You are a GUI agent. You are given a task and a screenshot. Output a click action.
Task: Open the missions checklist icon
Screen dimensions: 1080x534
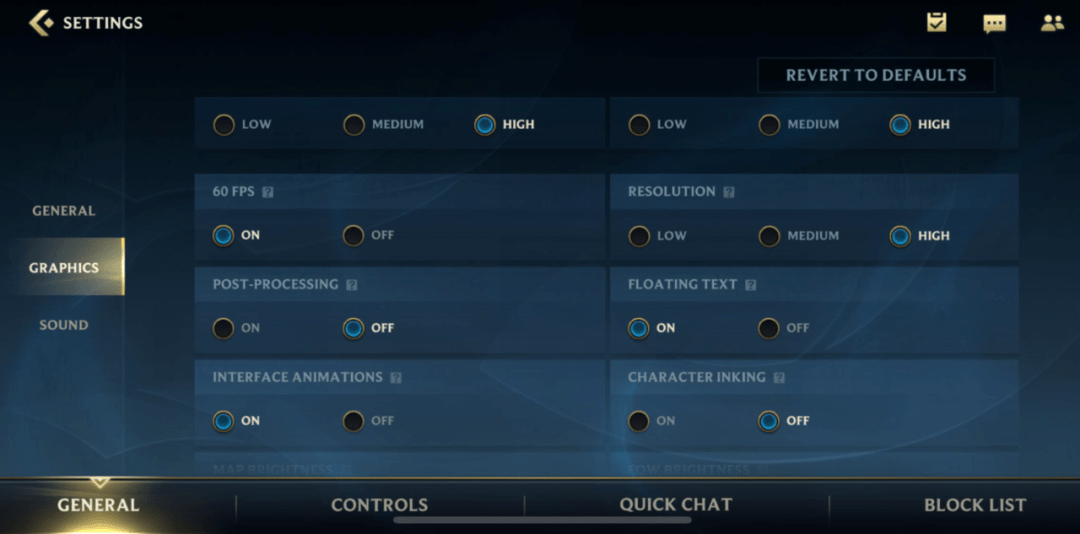click(x=936, y=22)
